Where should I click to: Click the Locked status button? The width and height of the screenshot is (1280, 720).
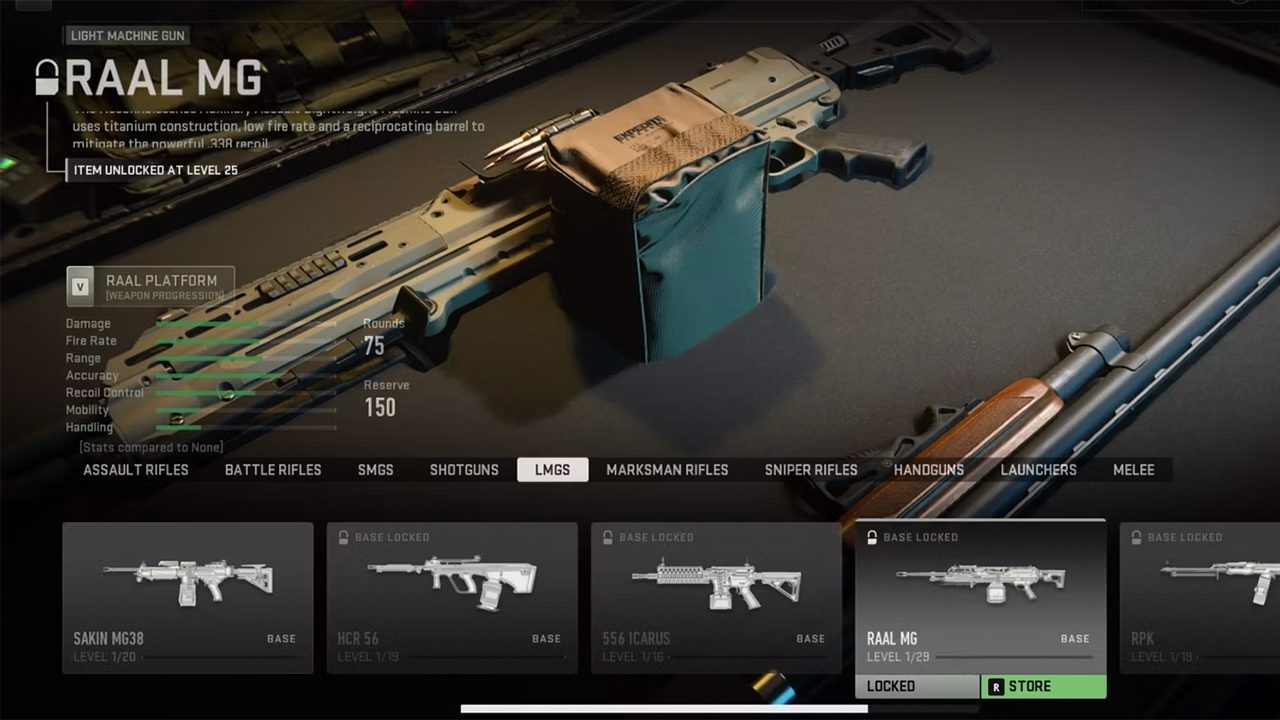(x=917, y=687)
